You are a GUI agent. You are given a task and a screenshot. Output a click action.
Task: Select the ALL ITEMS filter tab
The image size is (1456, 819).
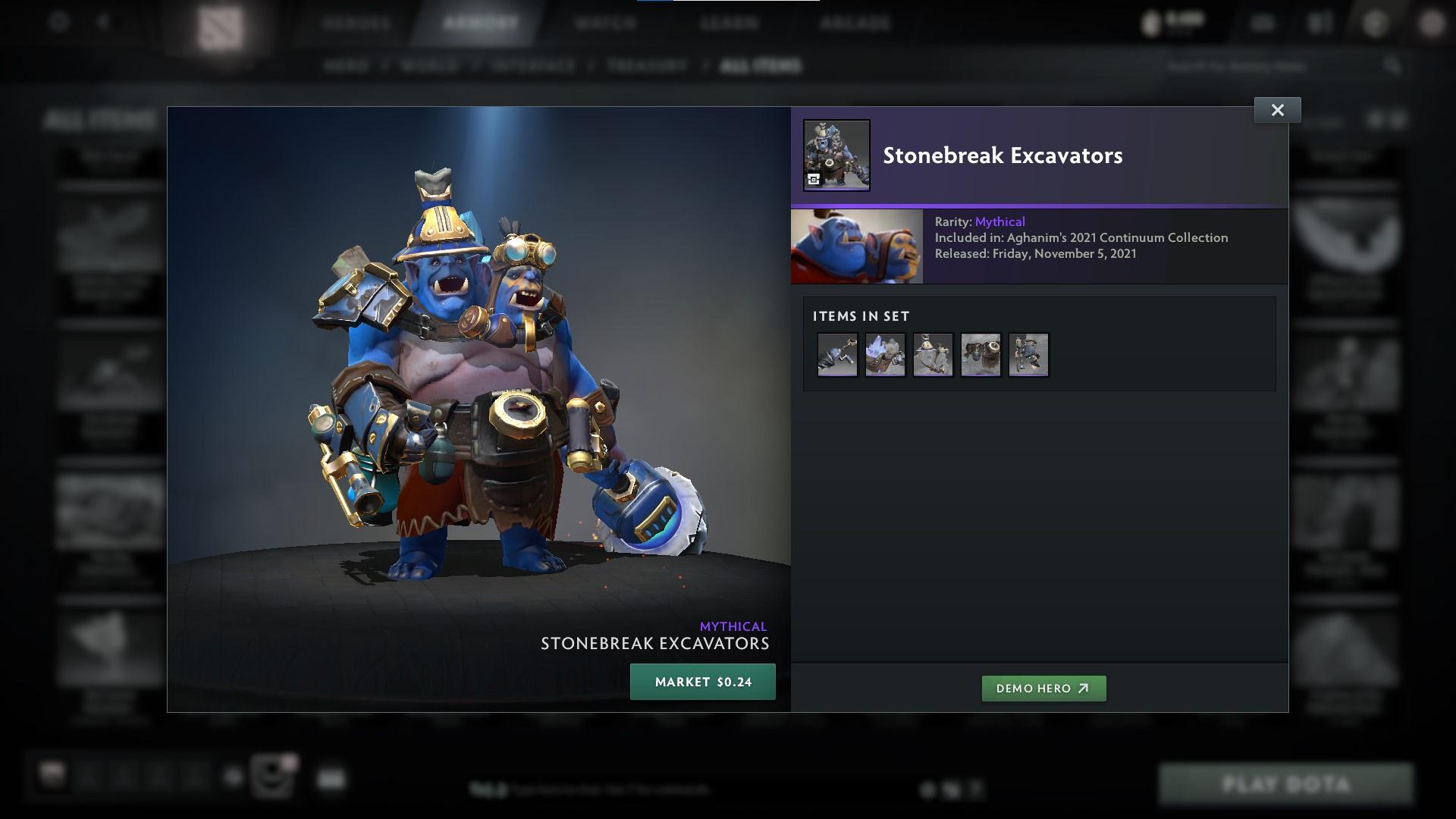(x=761, y=66)
